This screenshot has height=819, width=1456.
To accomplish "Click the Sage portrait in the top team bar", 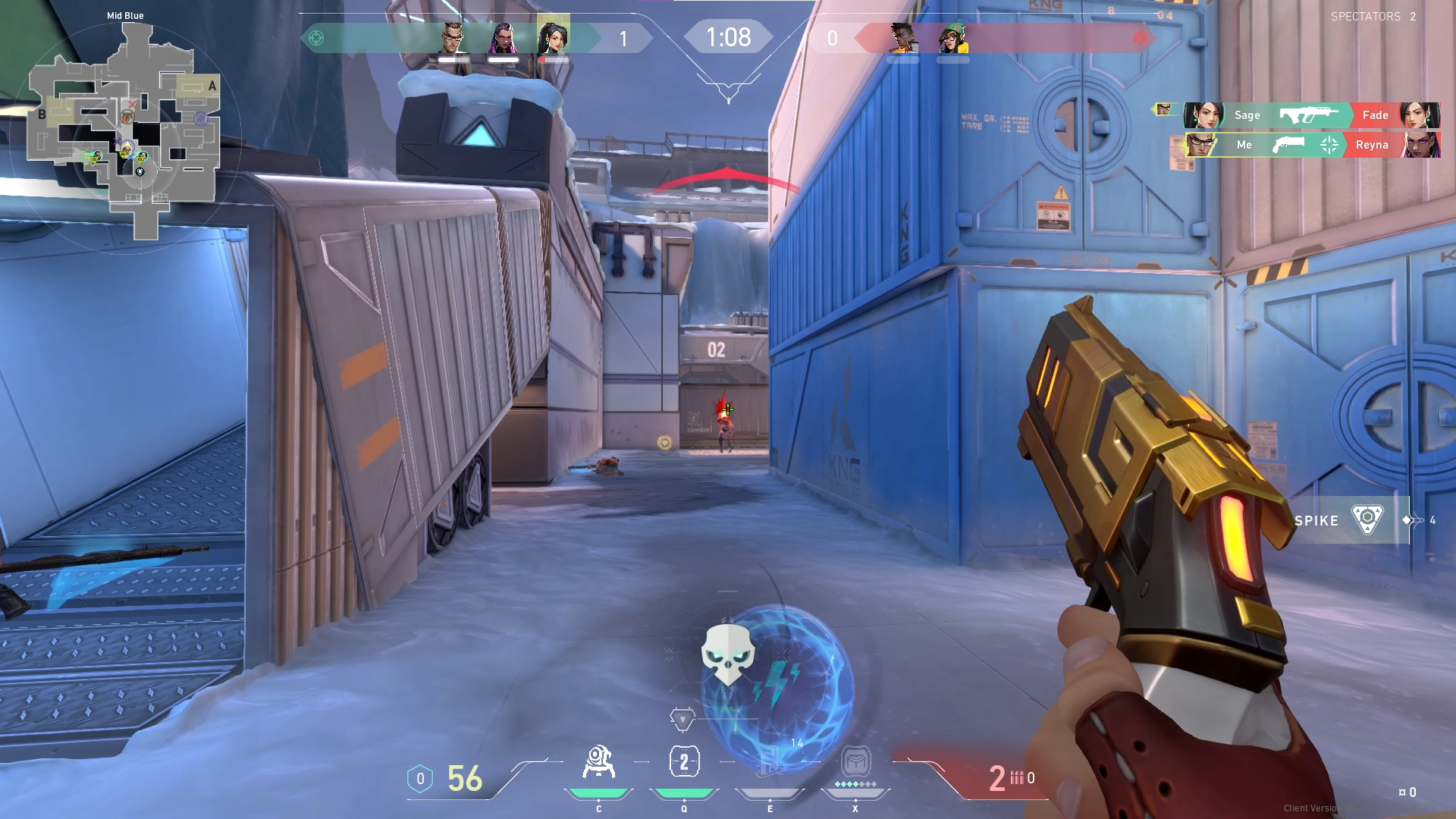I will (x=553, y=36).
